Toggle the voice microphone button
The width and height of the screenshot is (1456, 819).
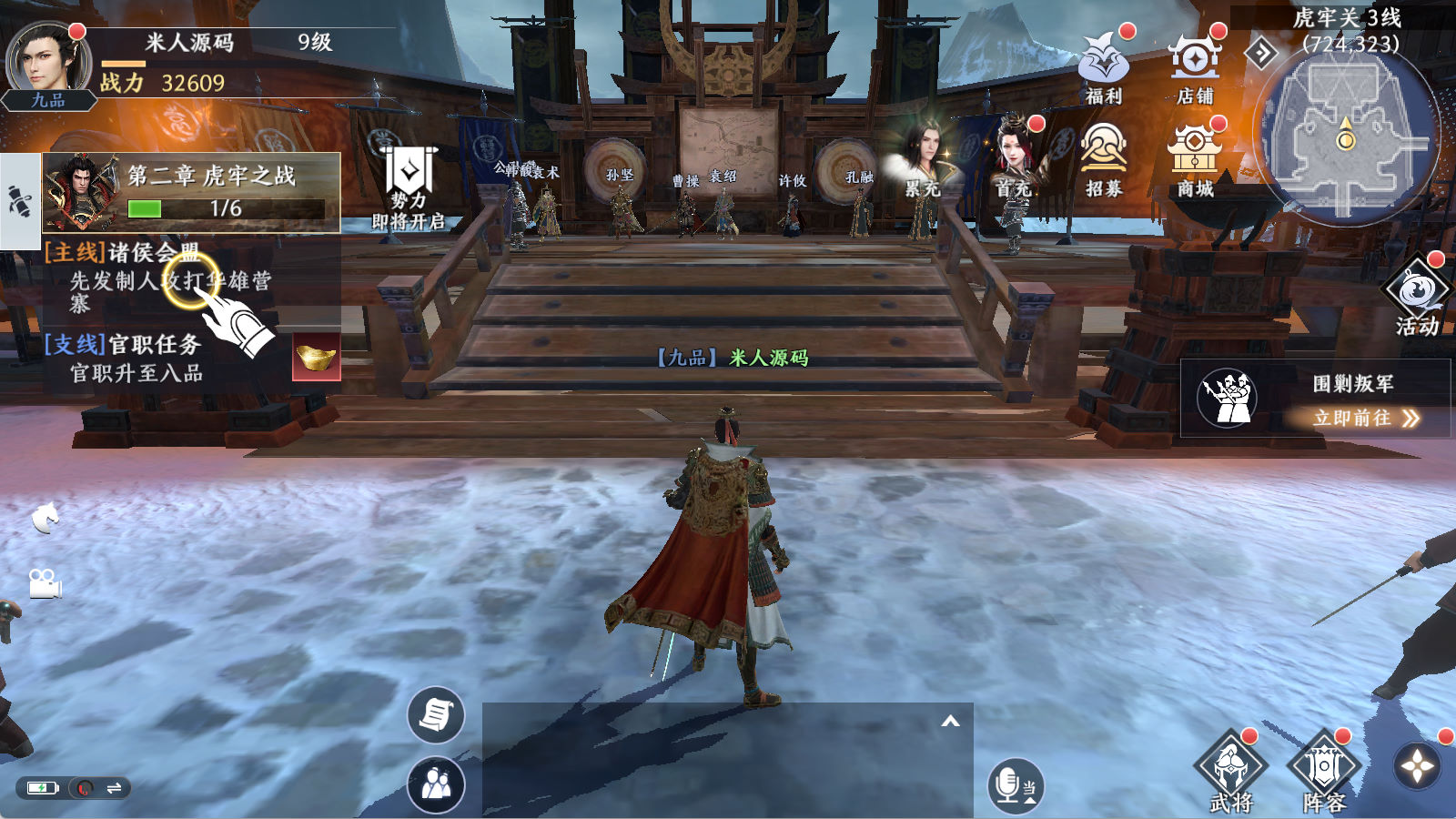pos(1014,785)
